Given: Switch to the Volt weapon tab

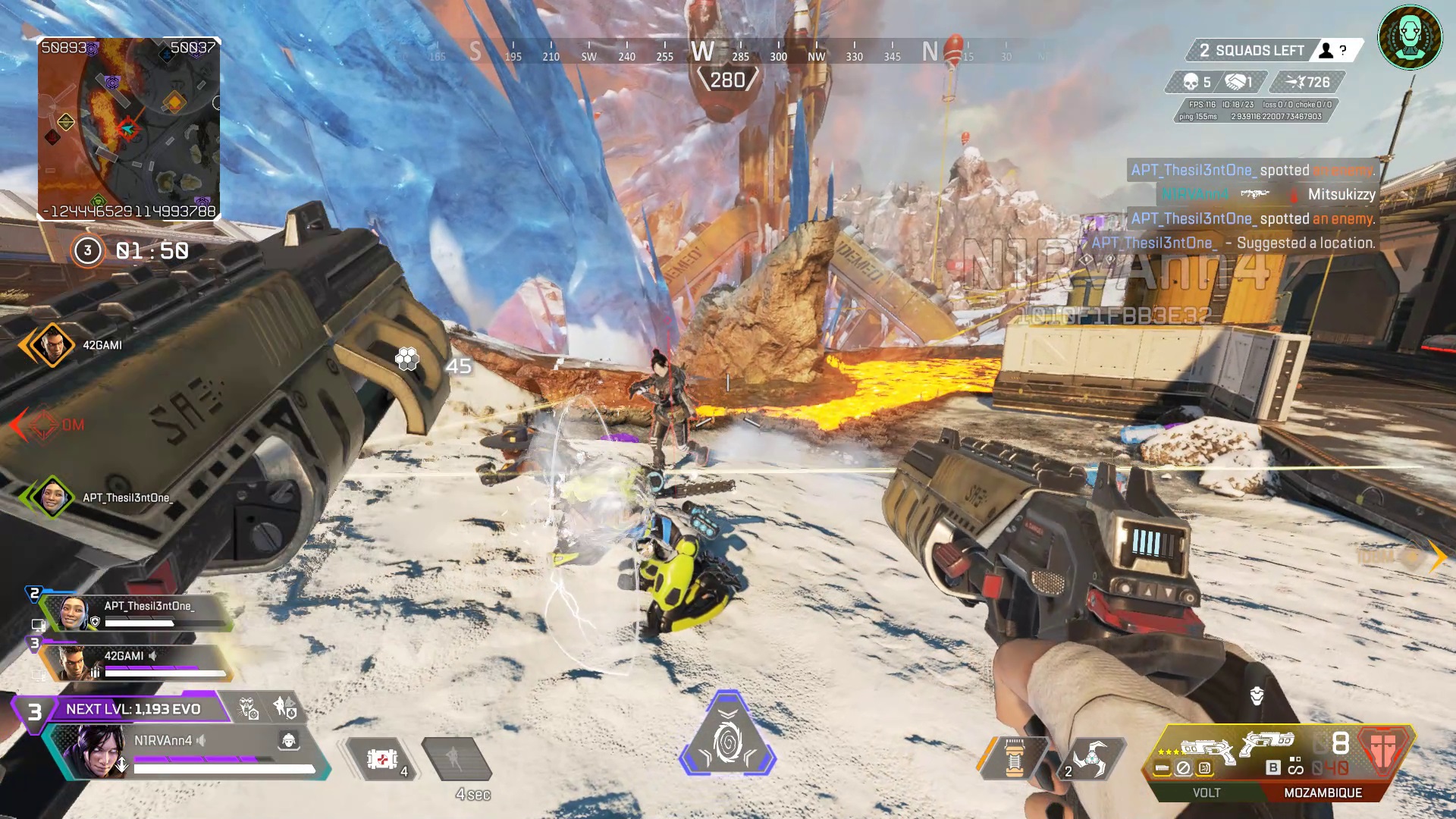Looking at the screenshot, I should (x=1206, y=792).
